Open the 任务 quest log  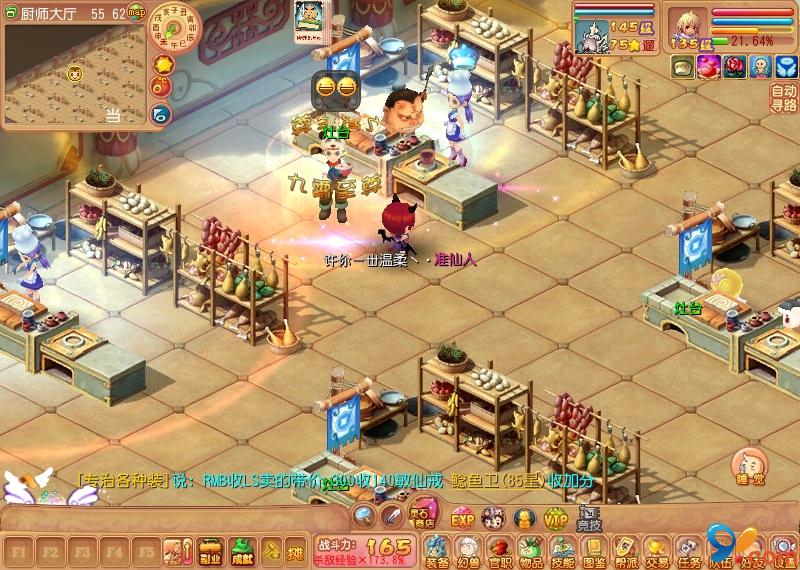coord(688,551)
